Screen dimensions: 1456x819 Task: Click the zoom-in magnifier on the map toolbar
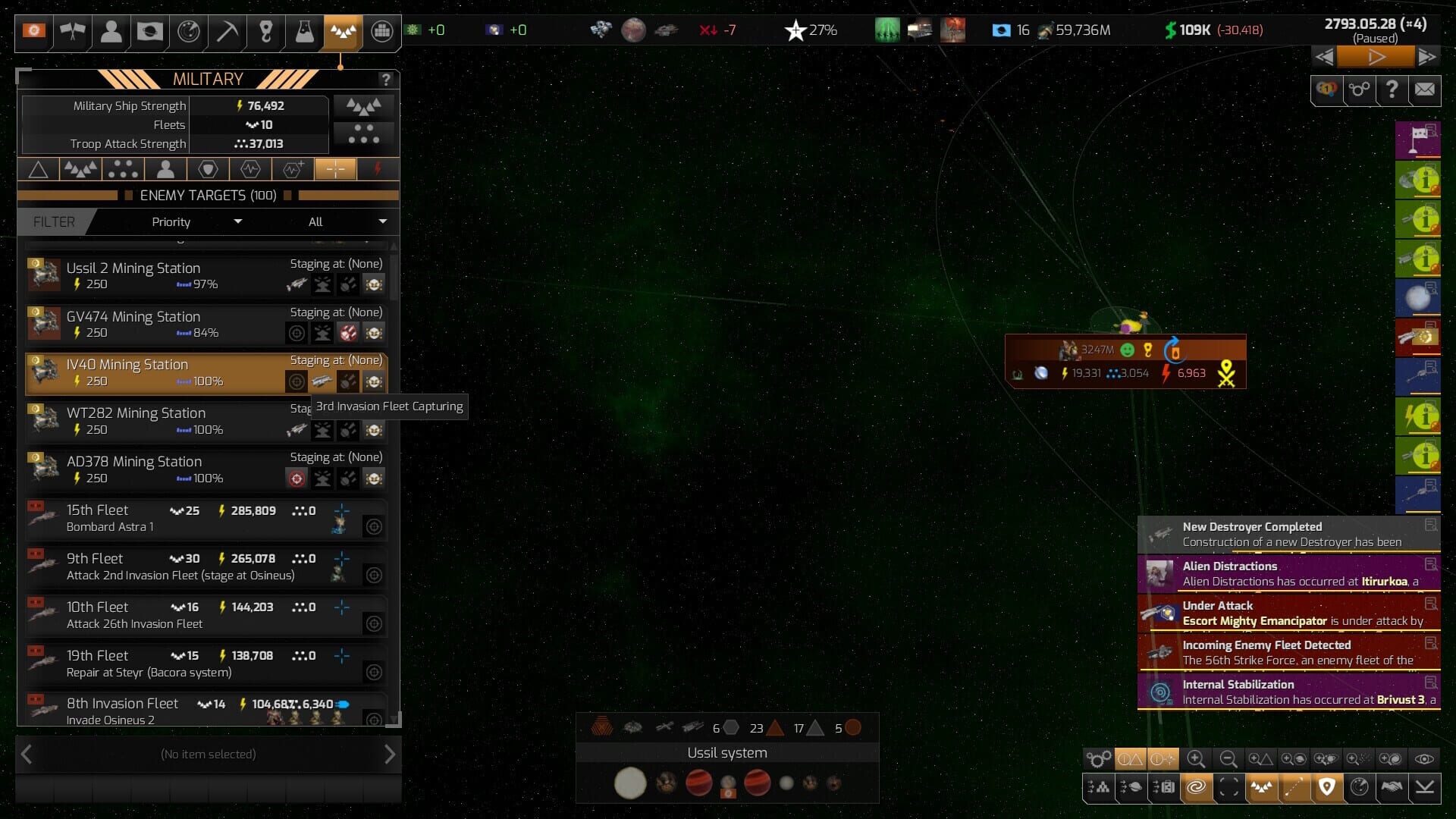pyautogui.click(x=1197, y=759)
